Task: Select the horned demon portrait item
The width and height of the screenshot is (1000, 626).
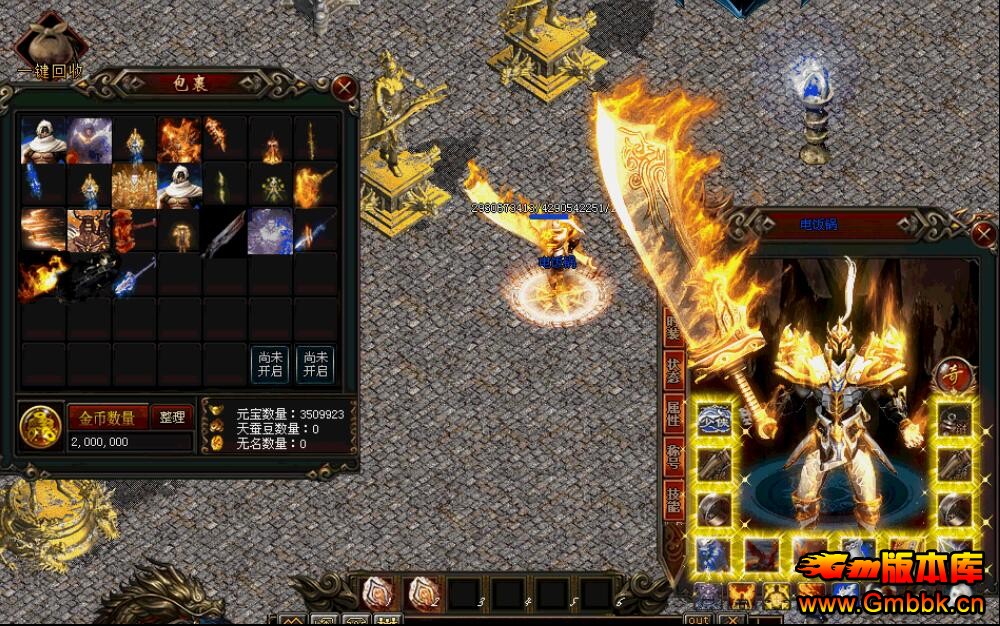Action: point(89,231)
